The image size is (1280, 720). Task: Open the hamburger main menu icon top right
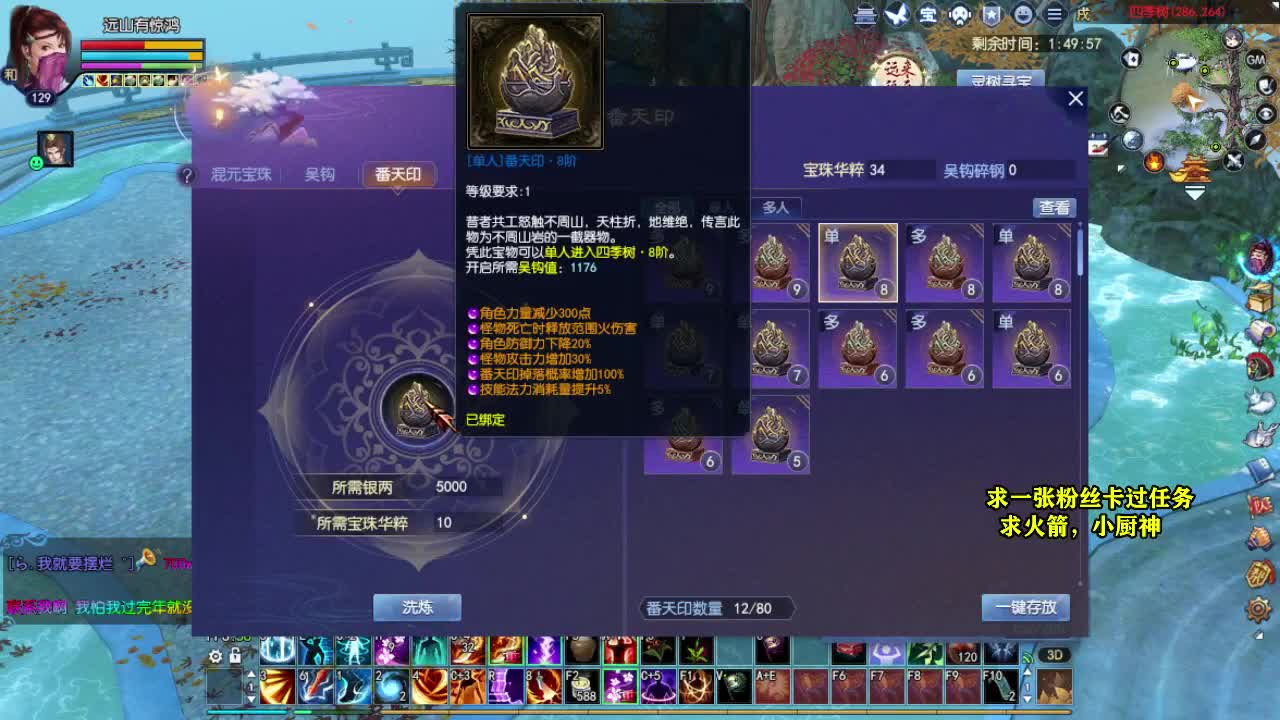(1053, 16)
